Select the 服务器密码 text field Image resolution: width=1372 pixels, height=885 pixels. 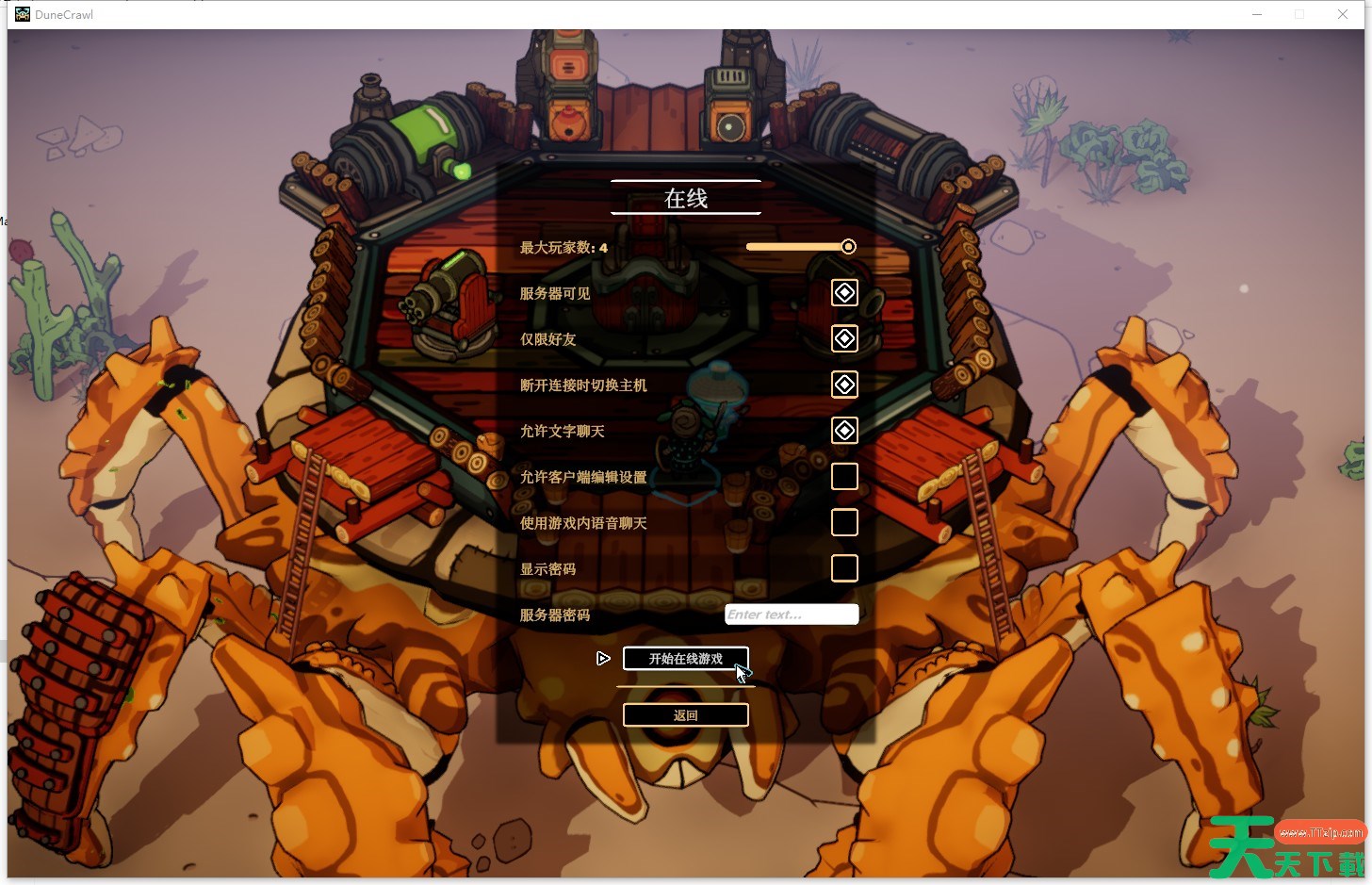792,615
